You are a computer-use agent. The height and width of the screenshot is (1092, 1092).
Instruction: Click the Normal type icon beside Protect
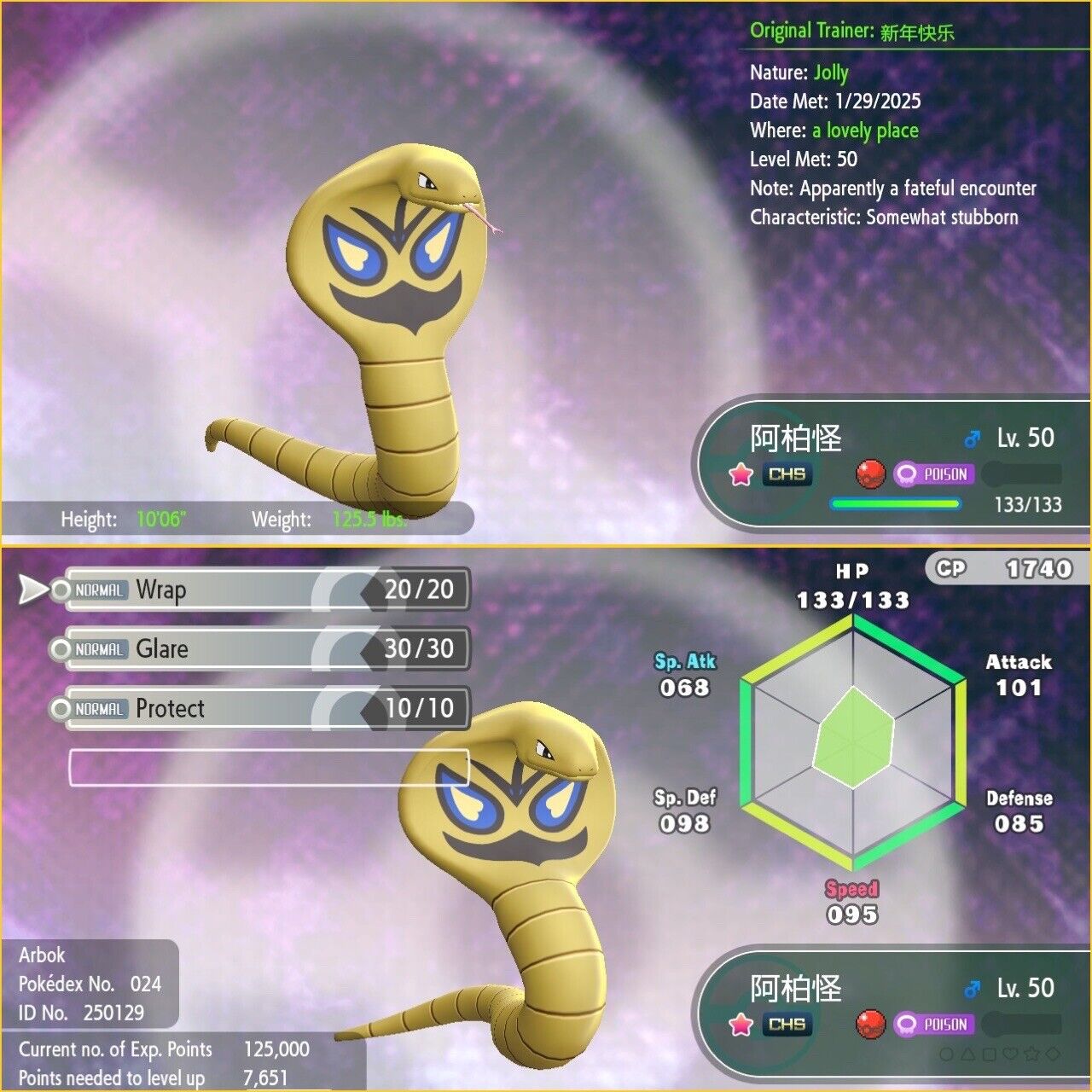100,708
